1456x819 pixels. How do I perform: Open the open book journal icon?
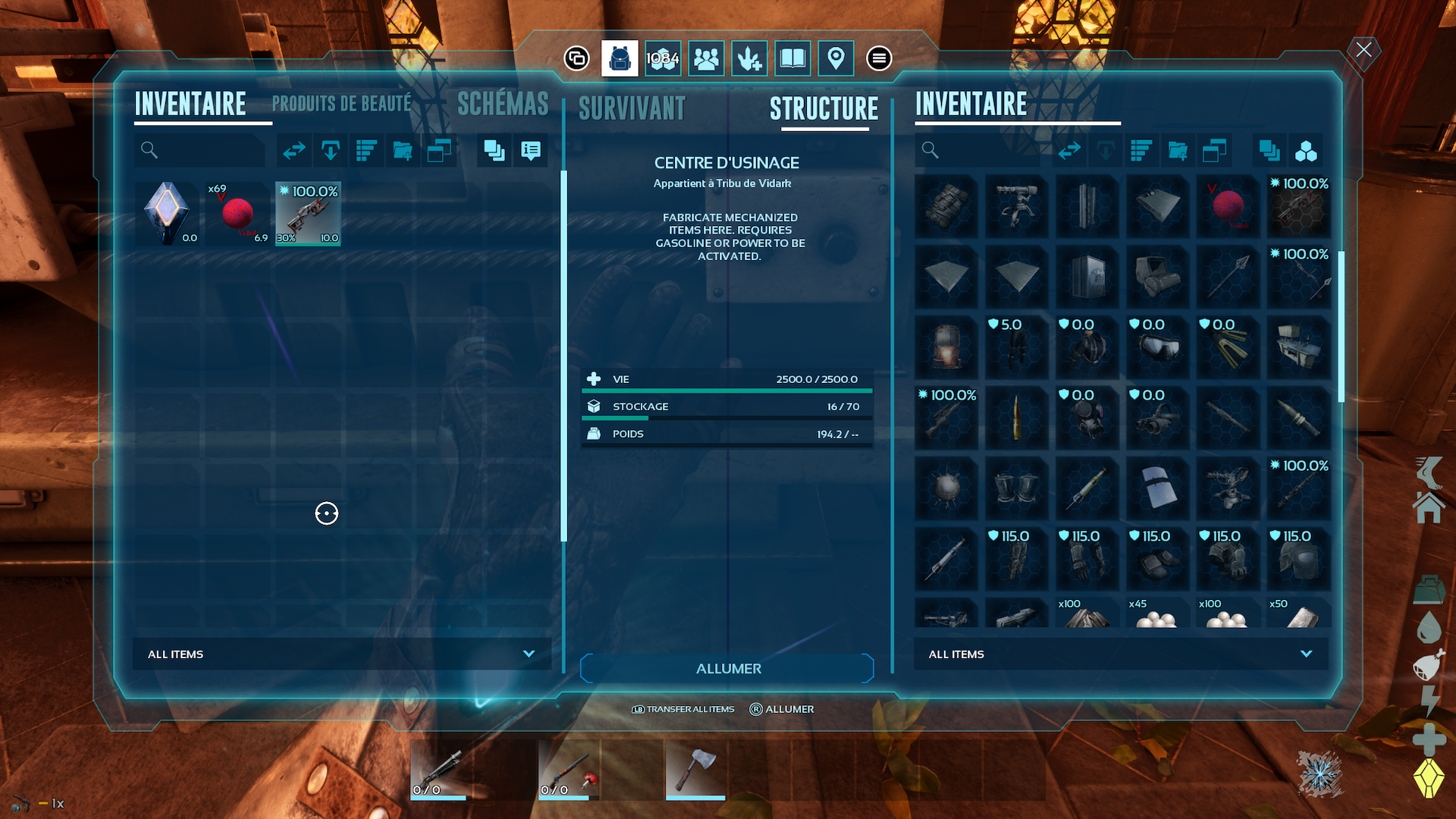pos(792,58)
